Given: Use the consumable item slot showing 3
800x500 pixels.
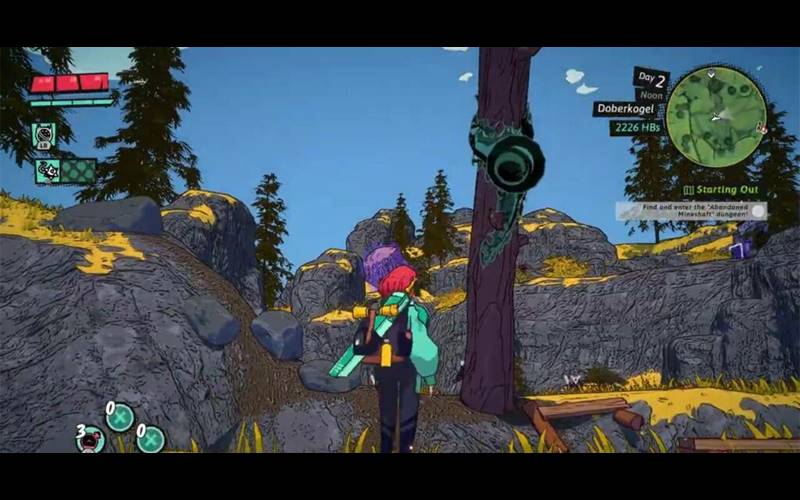Looking at the screenshot, I should pyautogui.click(x=91, y=439).
